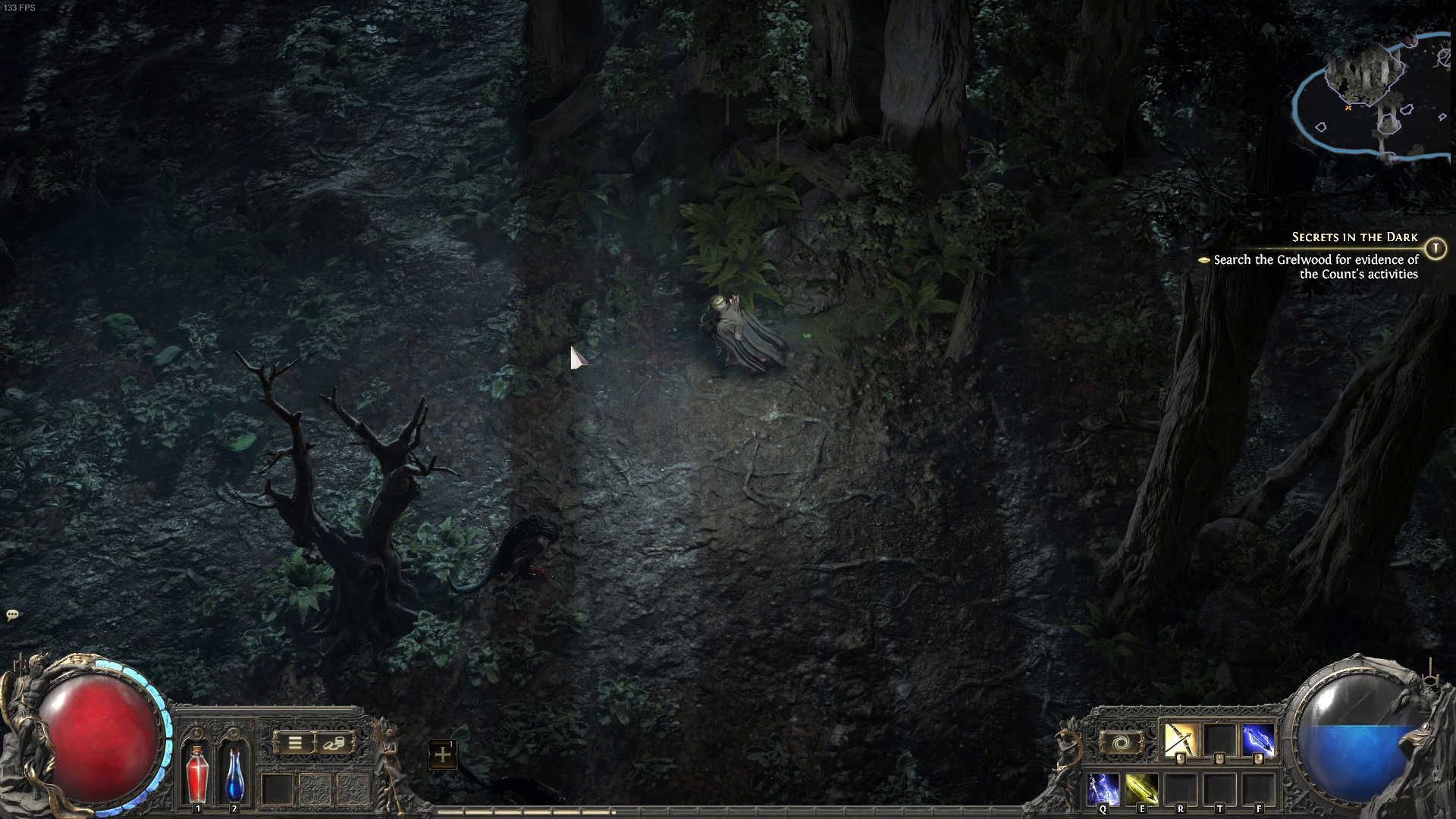The height and width of the screenshot is (819, 1456).
Task: Open the game menu hamburger icon
Action: coord(295,743)
